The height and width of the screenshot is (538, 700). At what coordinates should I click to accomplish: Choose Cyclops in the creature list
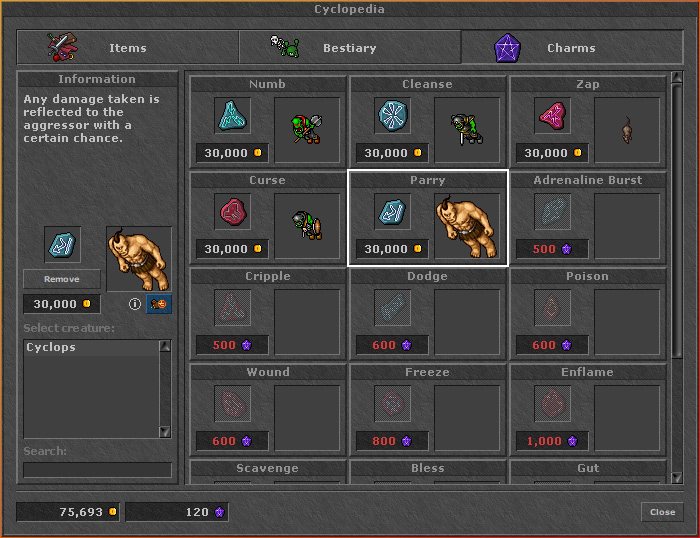click(x=90, y=348)
